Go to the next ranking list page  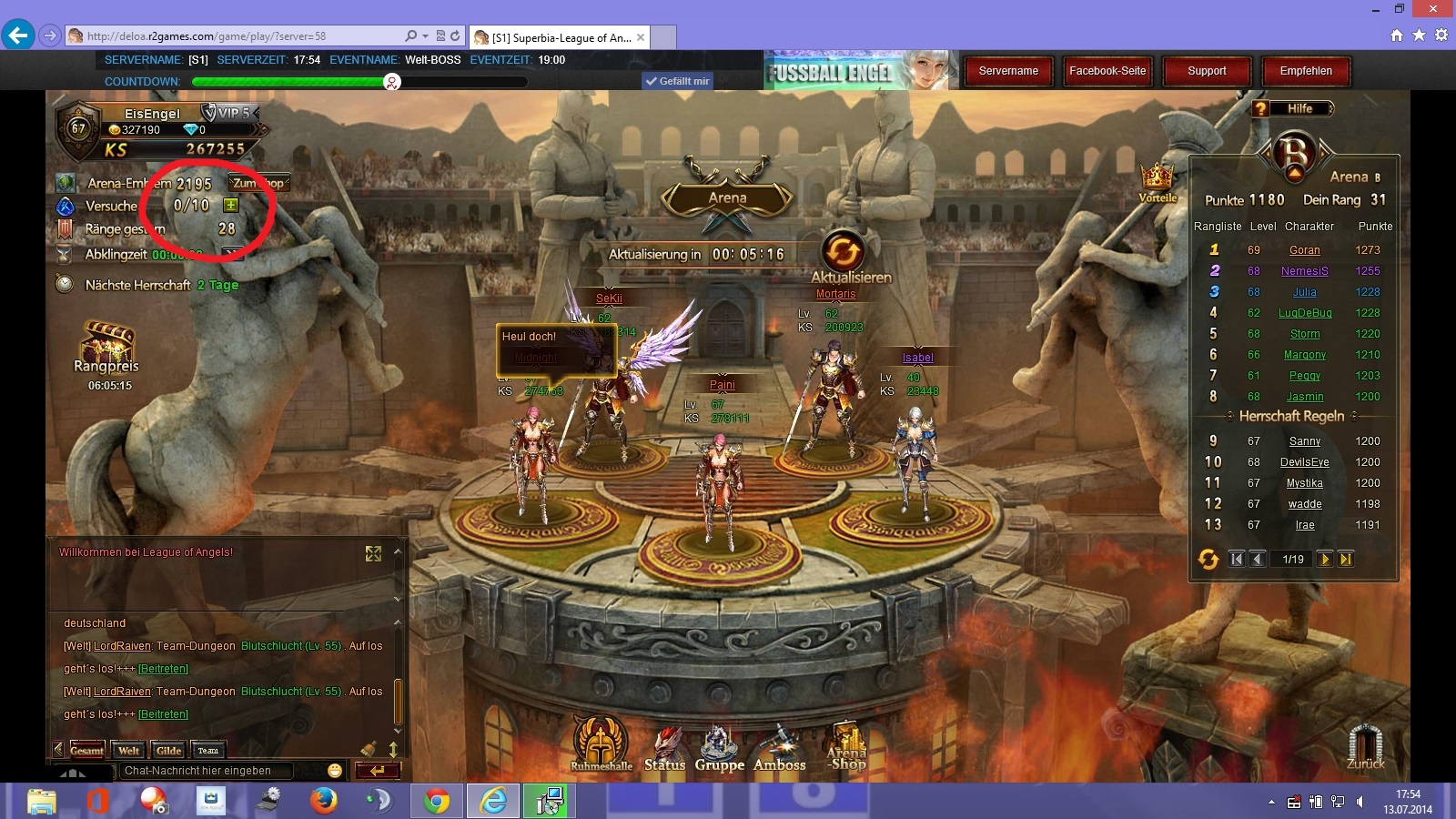pos(1325,559)
